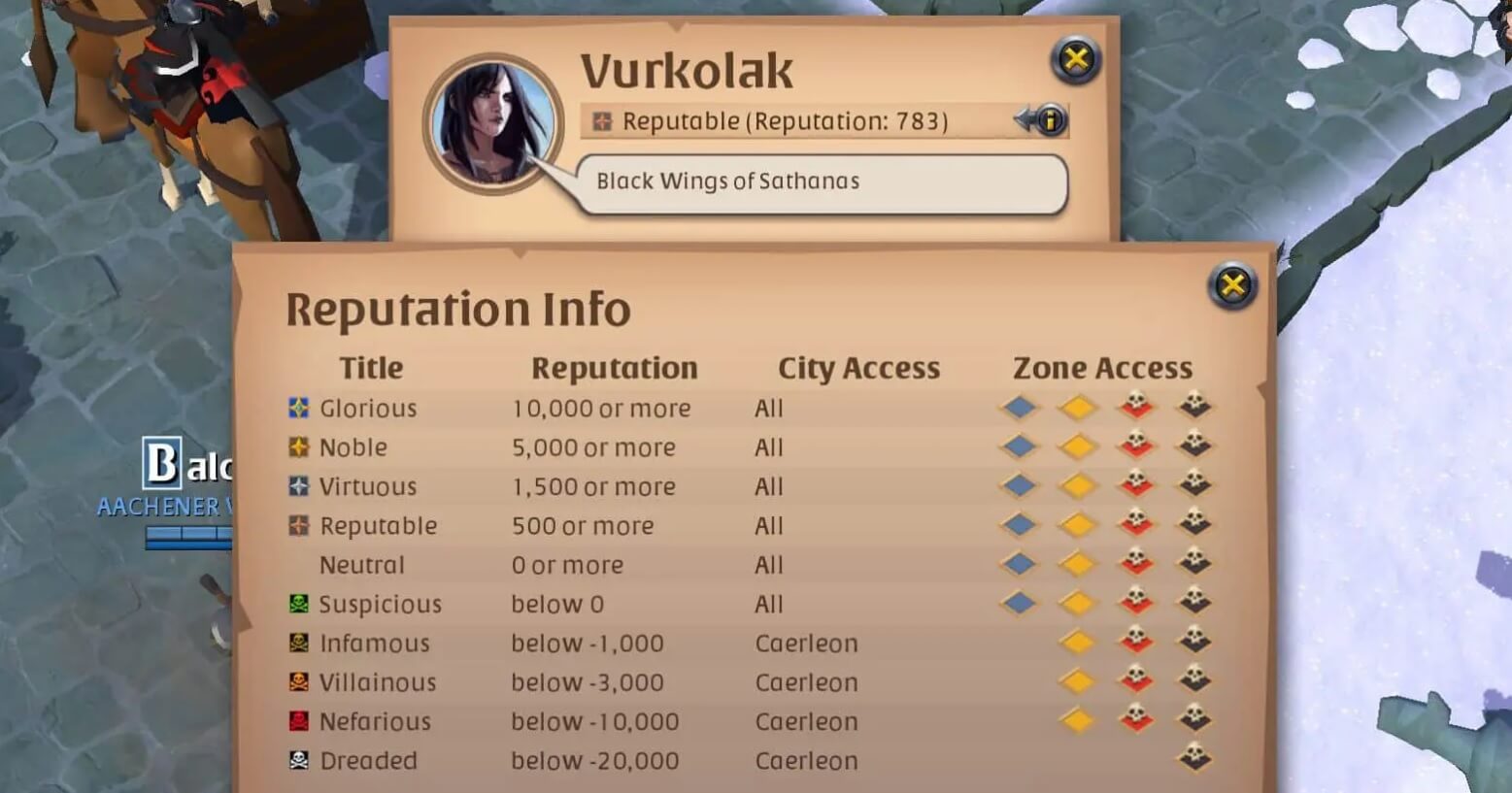Screen dimensions: 1512x793
Task: Click the yellow zone diamond on Neutral row
Action: 1076,564
